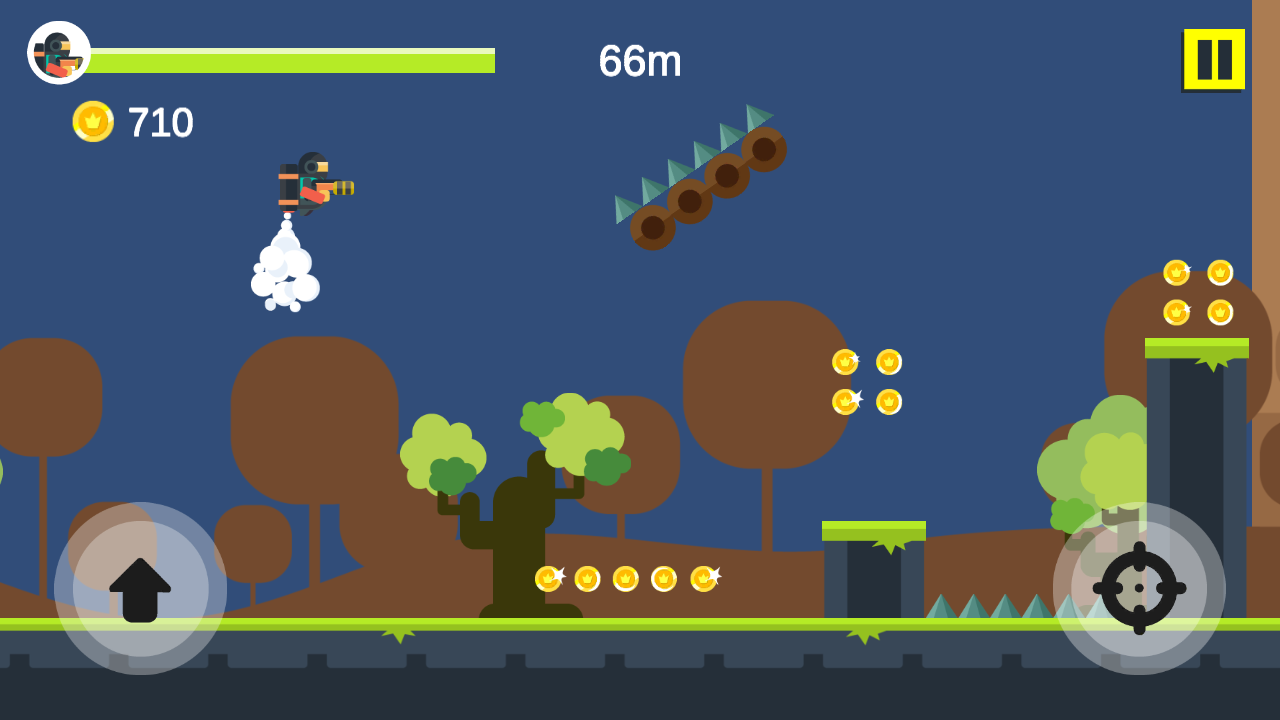
Task: Tap the 66m distance counter
Action: (x=637, y=62)
